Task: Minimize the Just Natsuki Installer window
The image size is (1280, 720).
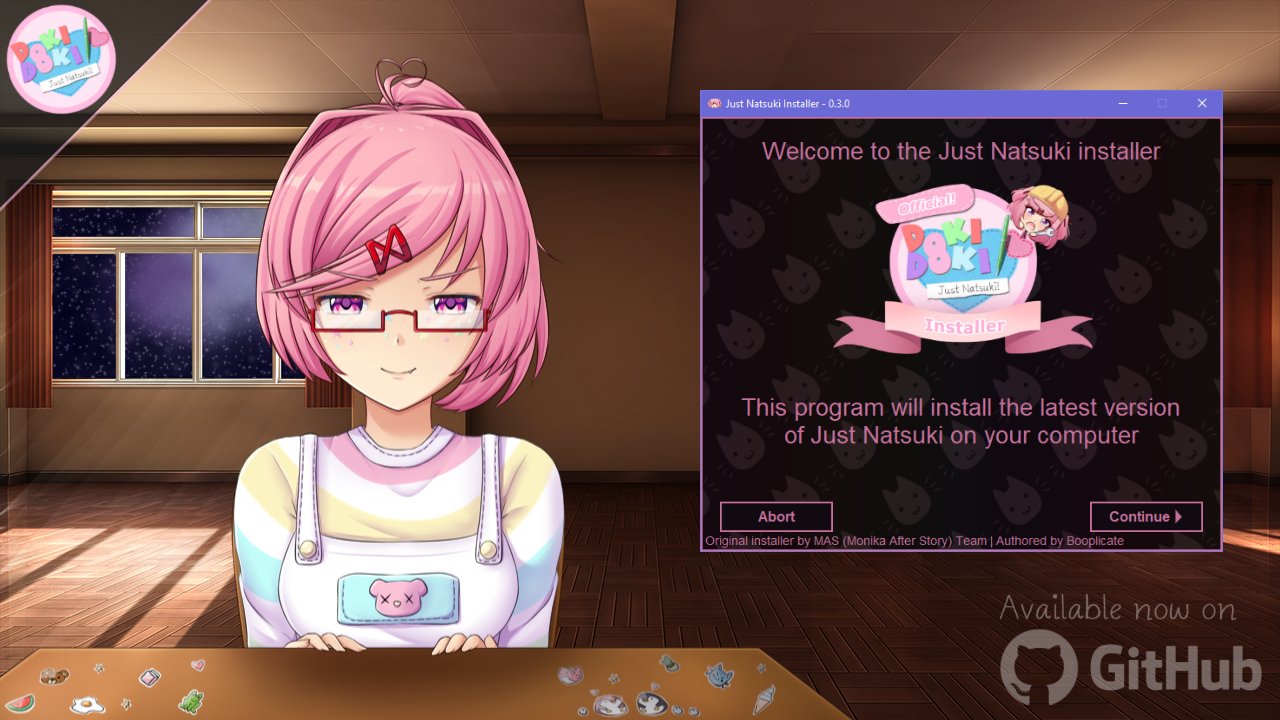Action: coord(1122,103)
